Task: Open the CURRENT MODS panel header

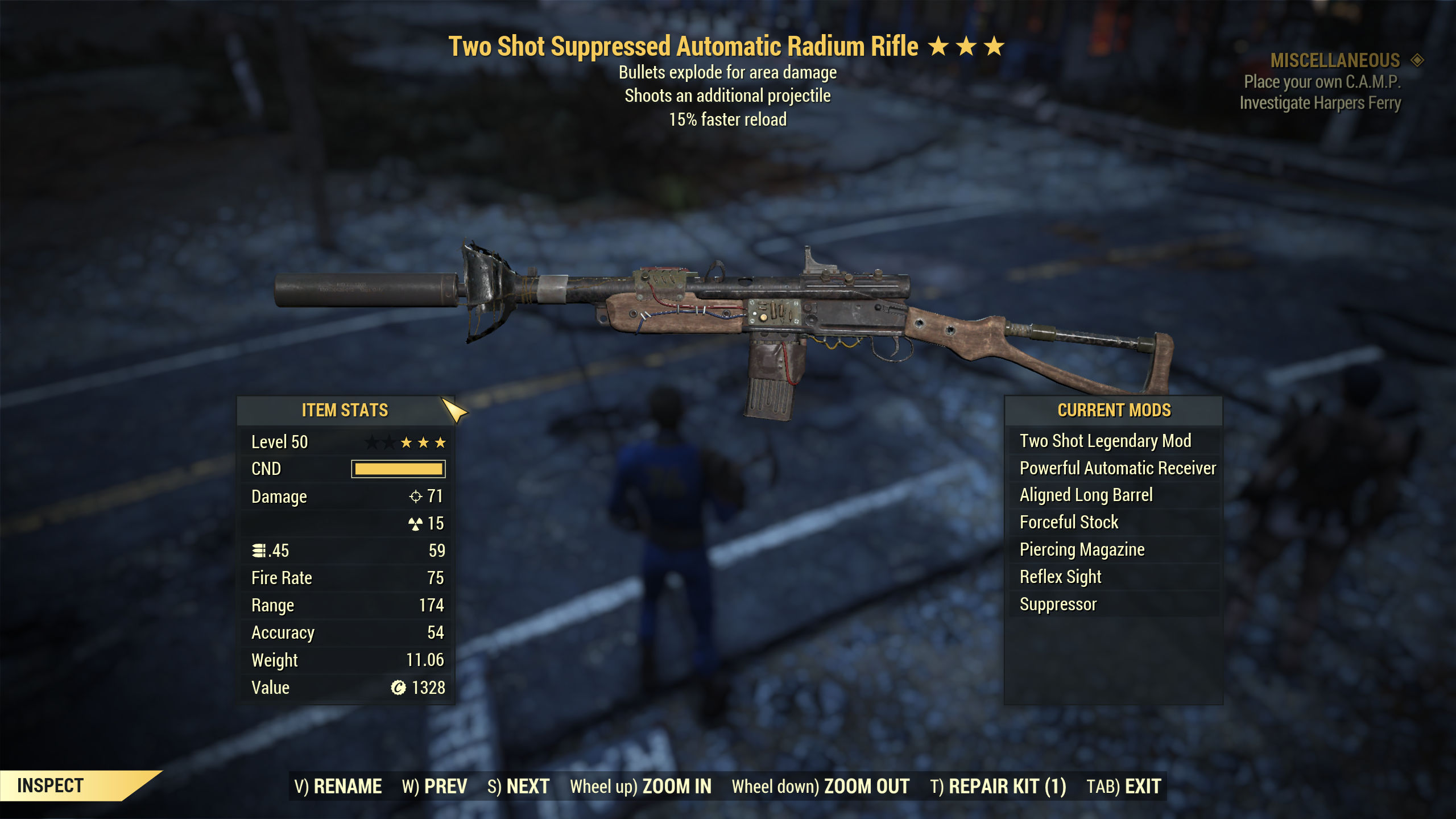Action: [x=1114, y=410]
